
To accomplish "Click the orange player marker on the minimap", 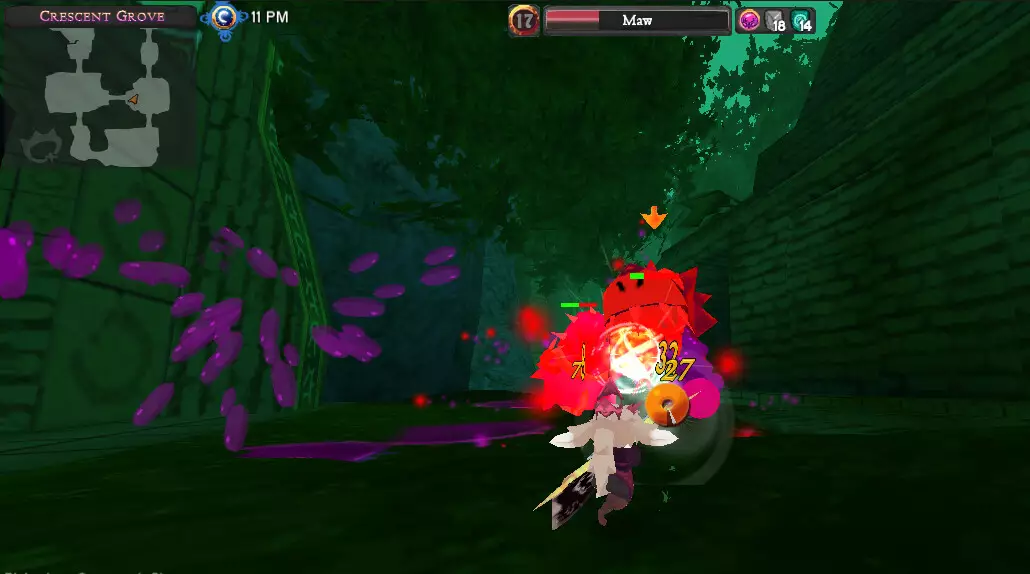I will (x=133, y=98).
